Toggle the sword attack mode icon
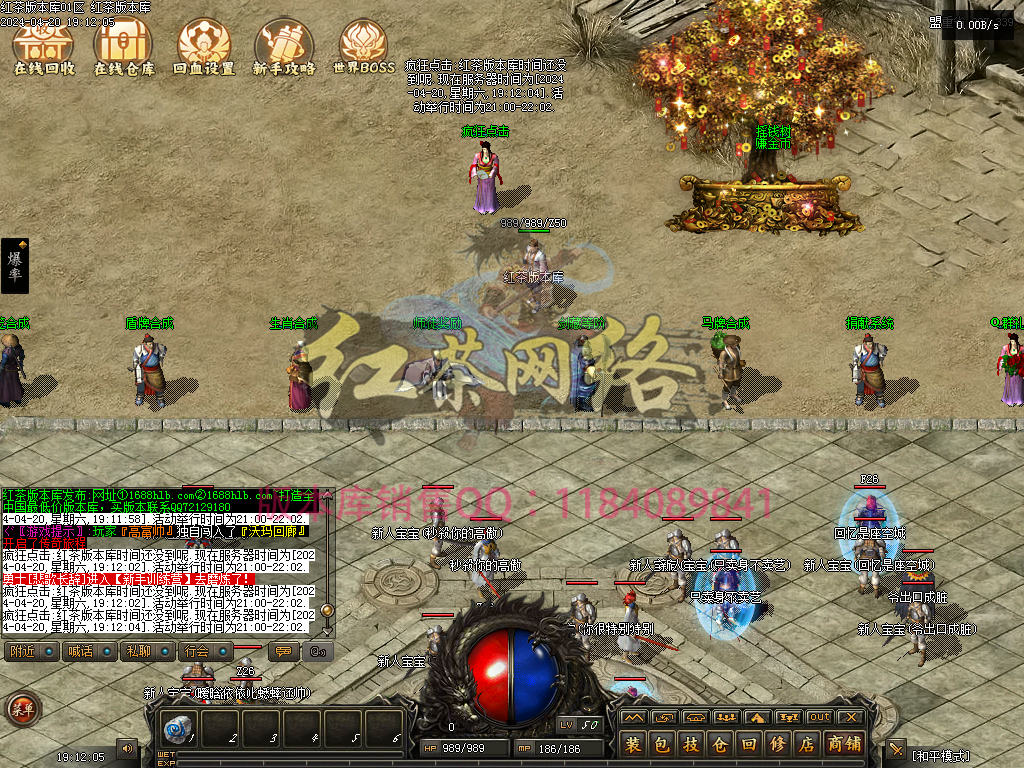 pos(896,749)
